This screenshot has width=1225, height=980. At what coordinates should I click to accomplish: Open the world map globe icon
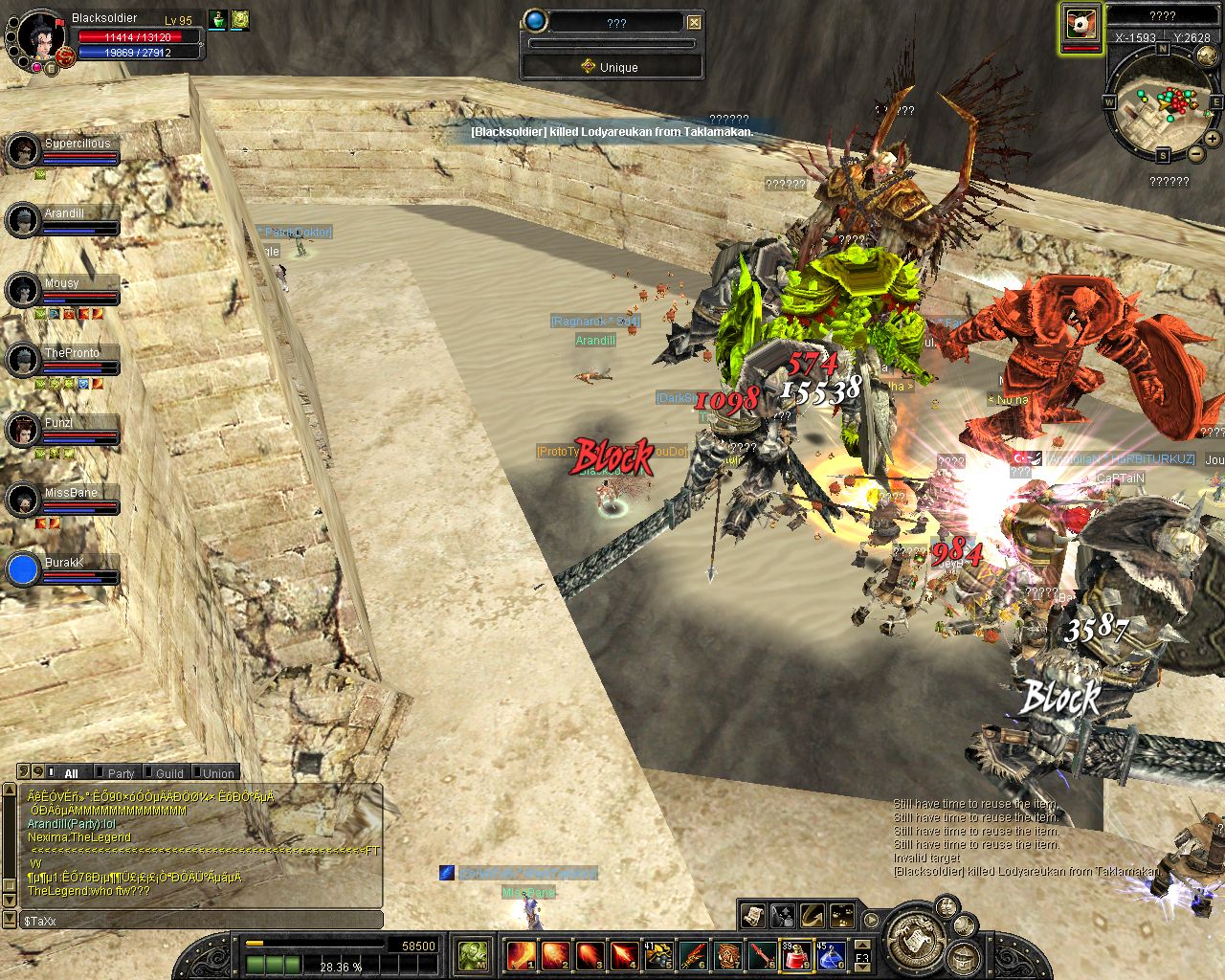1207,56
